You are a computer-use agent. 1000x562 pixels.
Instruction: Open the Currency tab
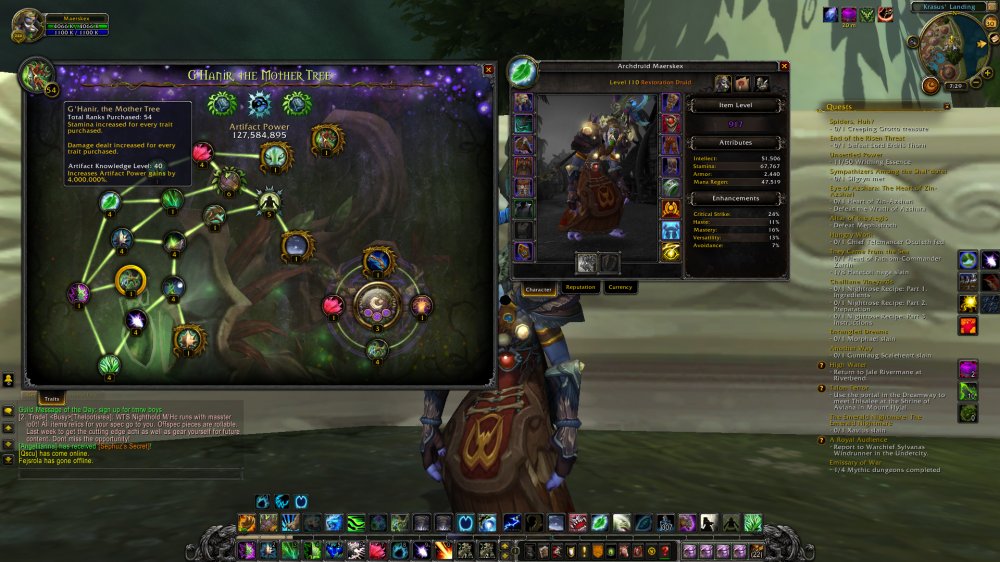point(620,288)
